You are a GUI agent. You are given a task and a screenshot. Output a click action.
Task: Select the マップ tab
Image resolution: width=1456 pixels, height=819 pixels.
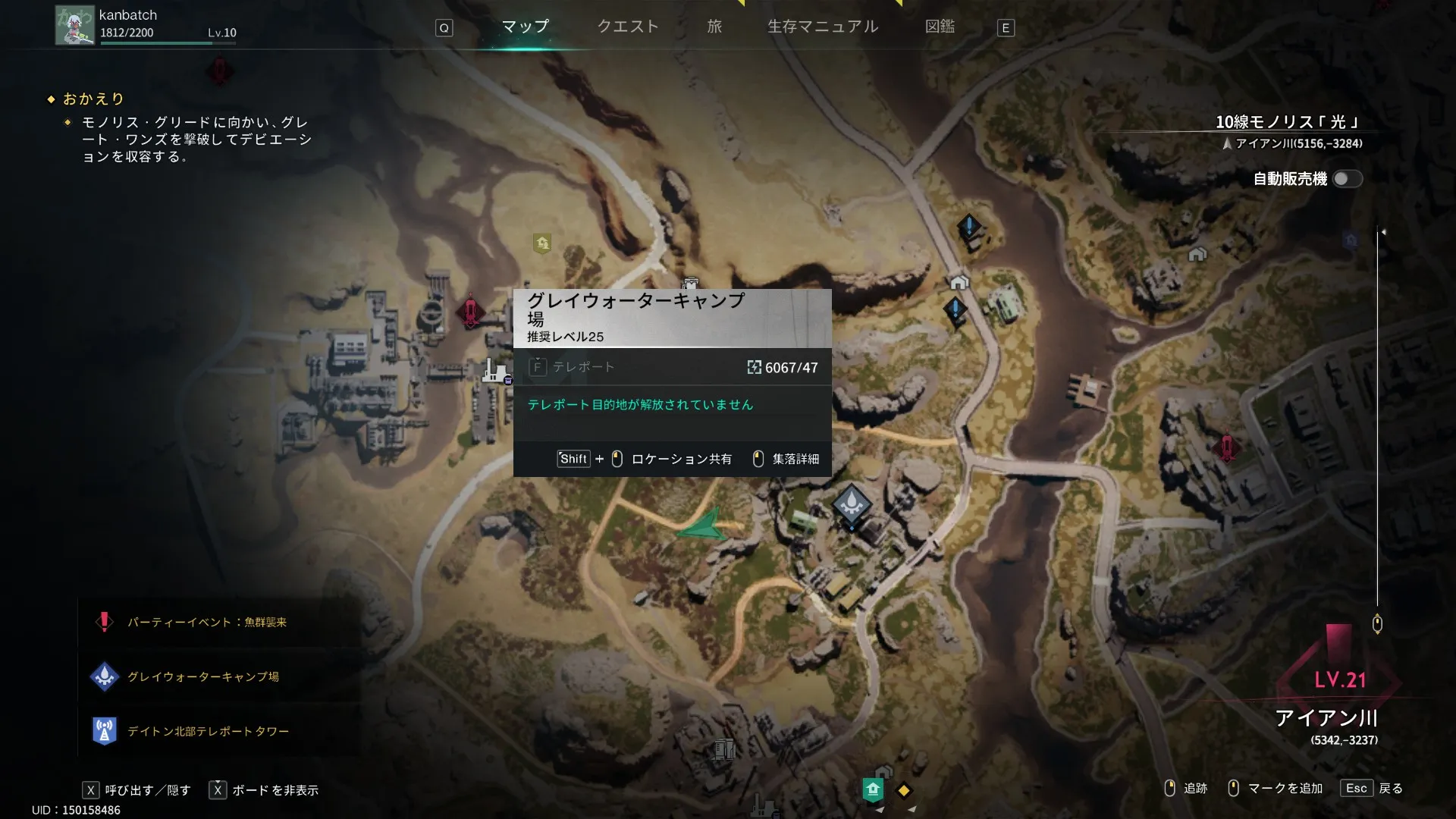(525, 27)
